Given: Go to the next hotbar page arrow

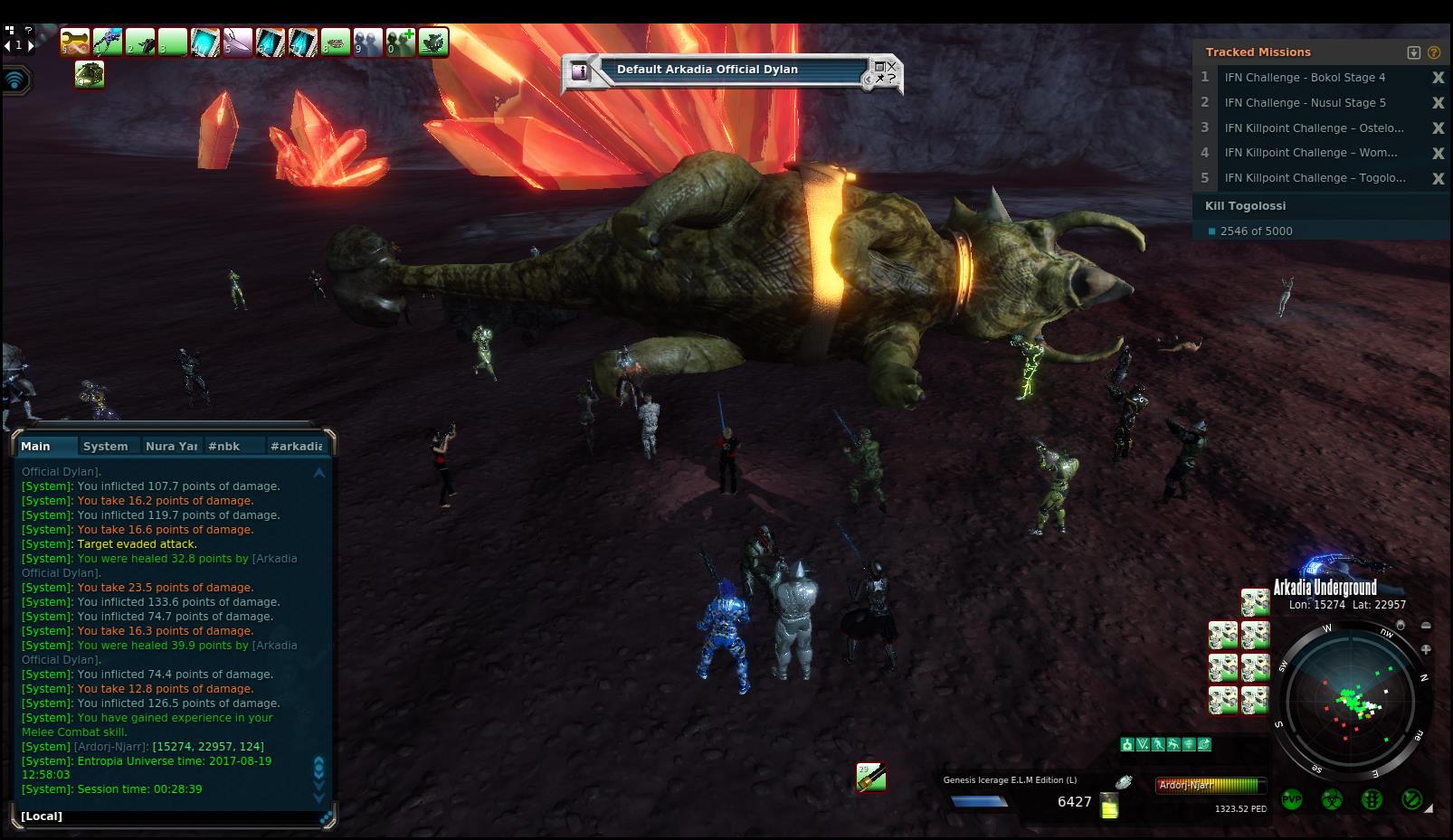Looking at the screenshot, I should (x=31, y=44).
